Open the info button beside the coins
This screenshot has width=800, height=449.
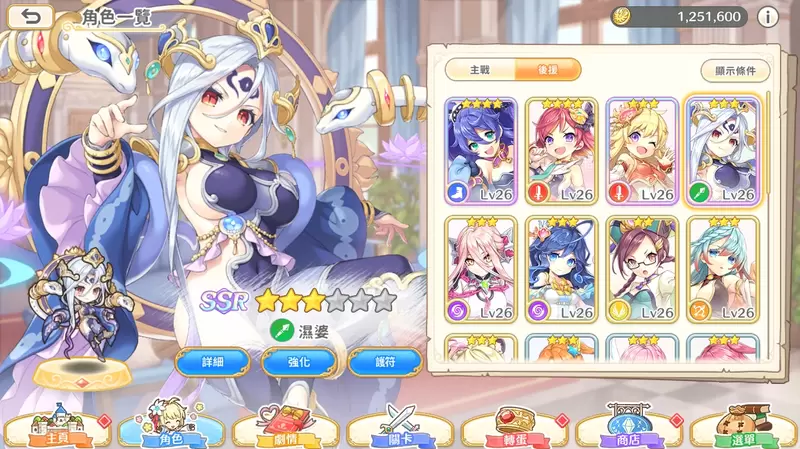click(x=768, y=16)
